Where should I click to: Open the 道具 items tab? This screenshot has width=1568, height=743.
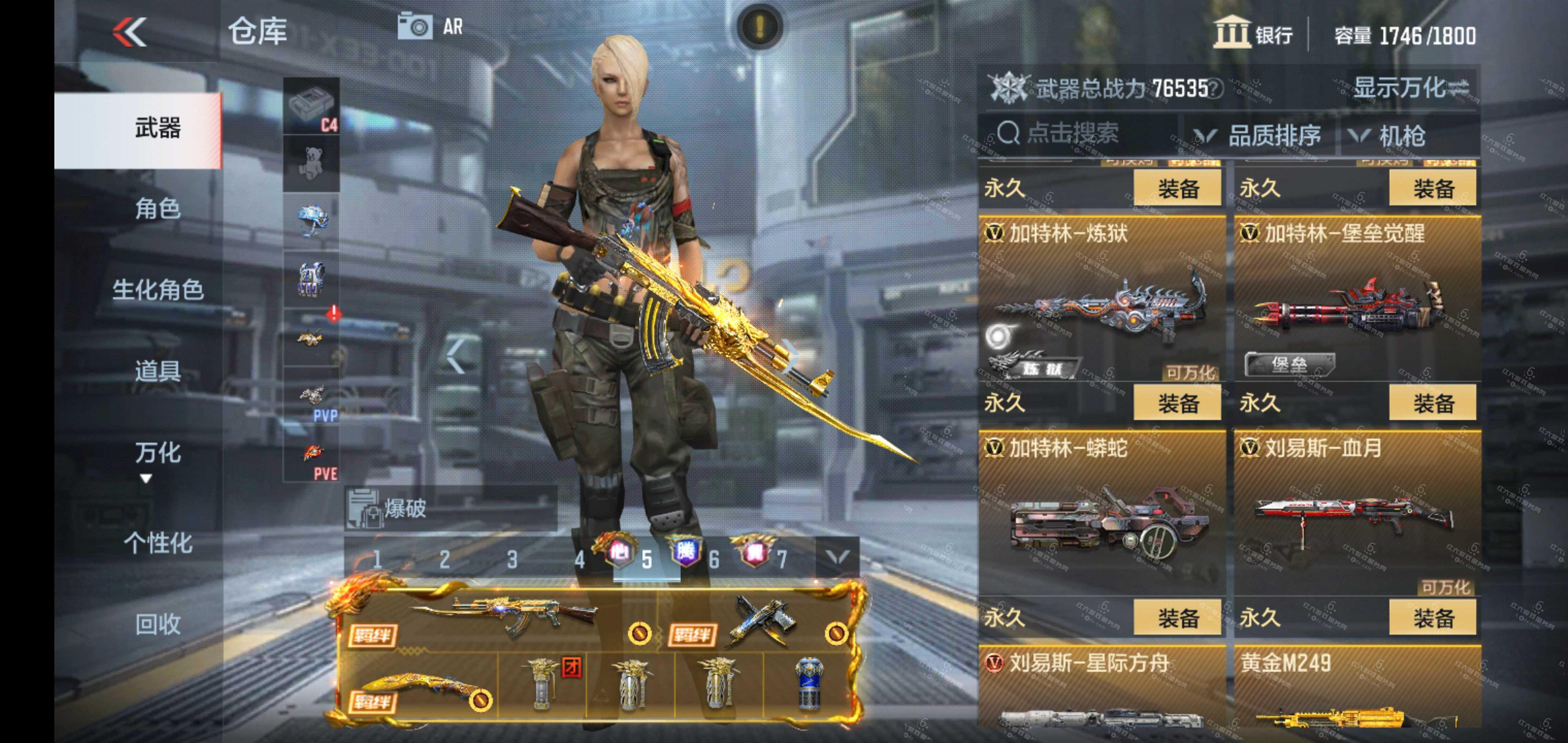(157, 370)
